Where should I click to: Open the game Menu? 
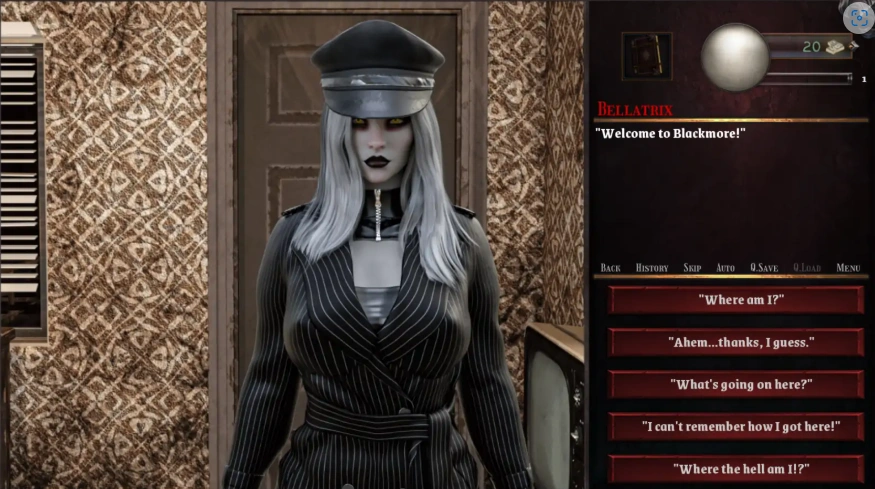tap(848, 268)
